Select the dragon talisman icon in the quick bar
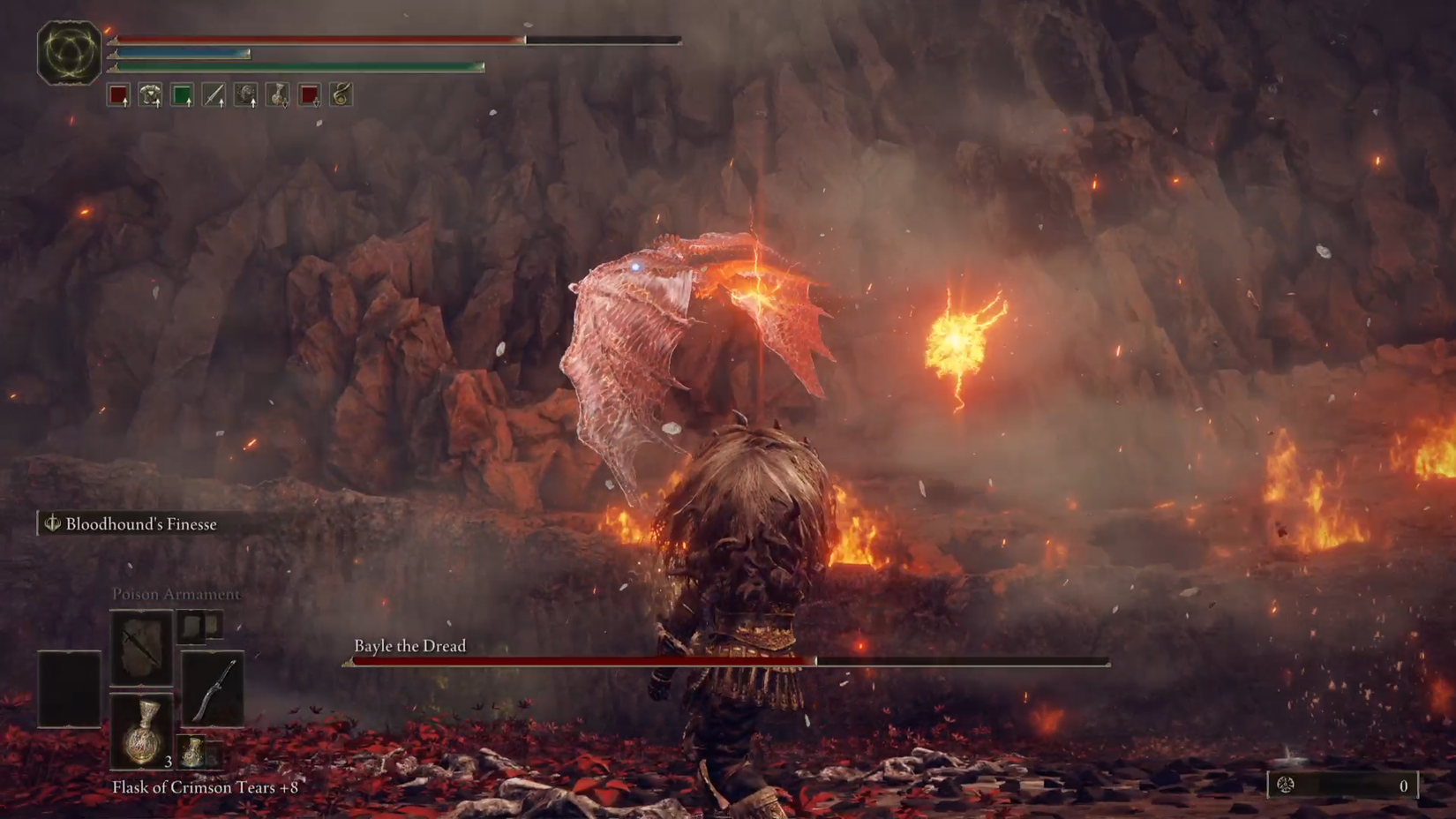 246,95
